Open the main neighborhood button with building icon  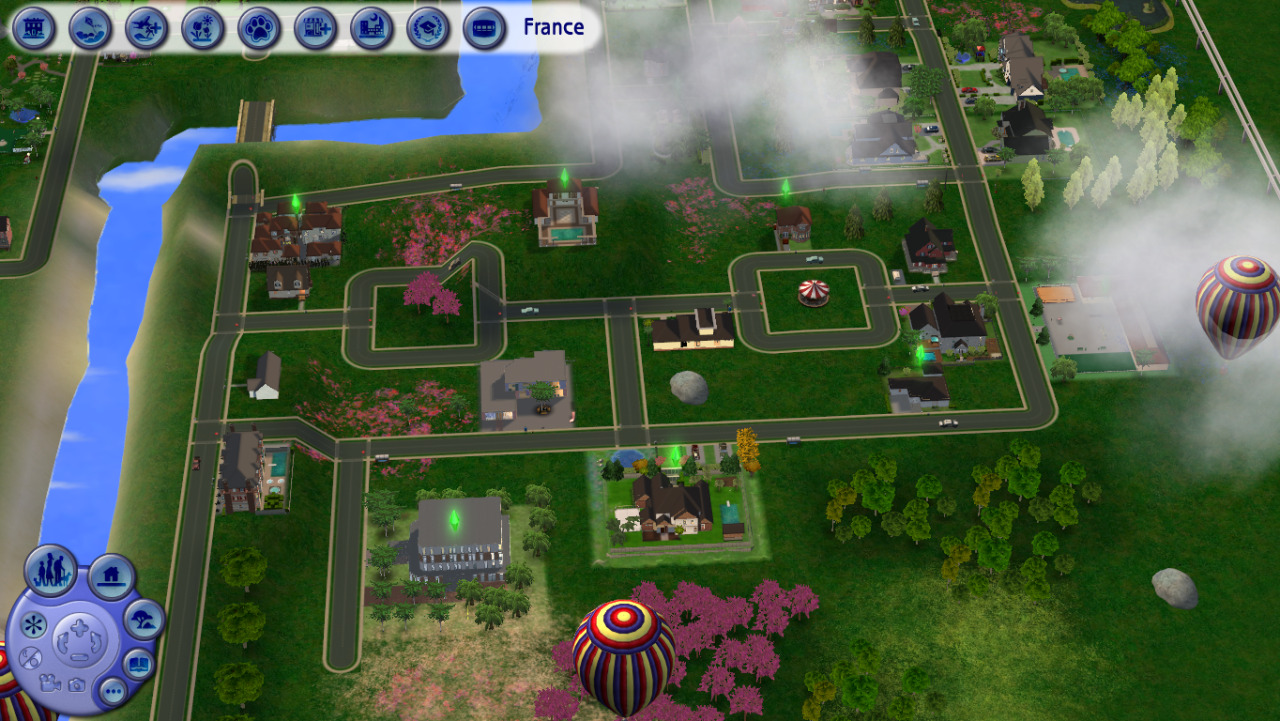coord(34,28)
